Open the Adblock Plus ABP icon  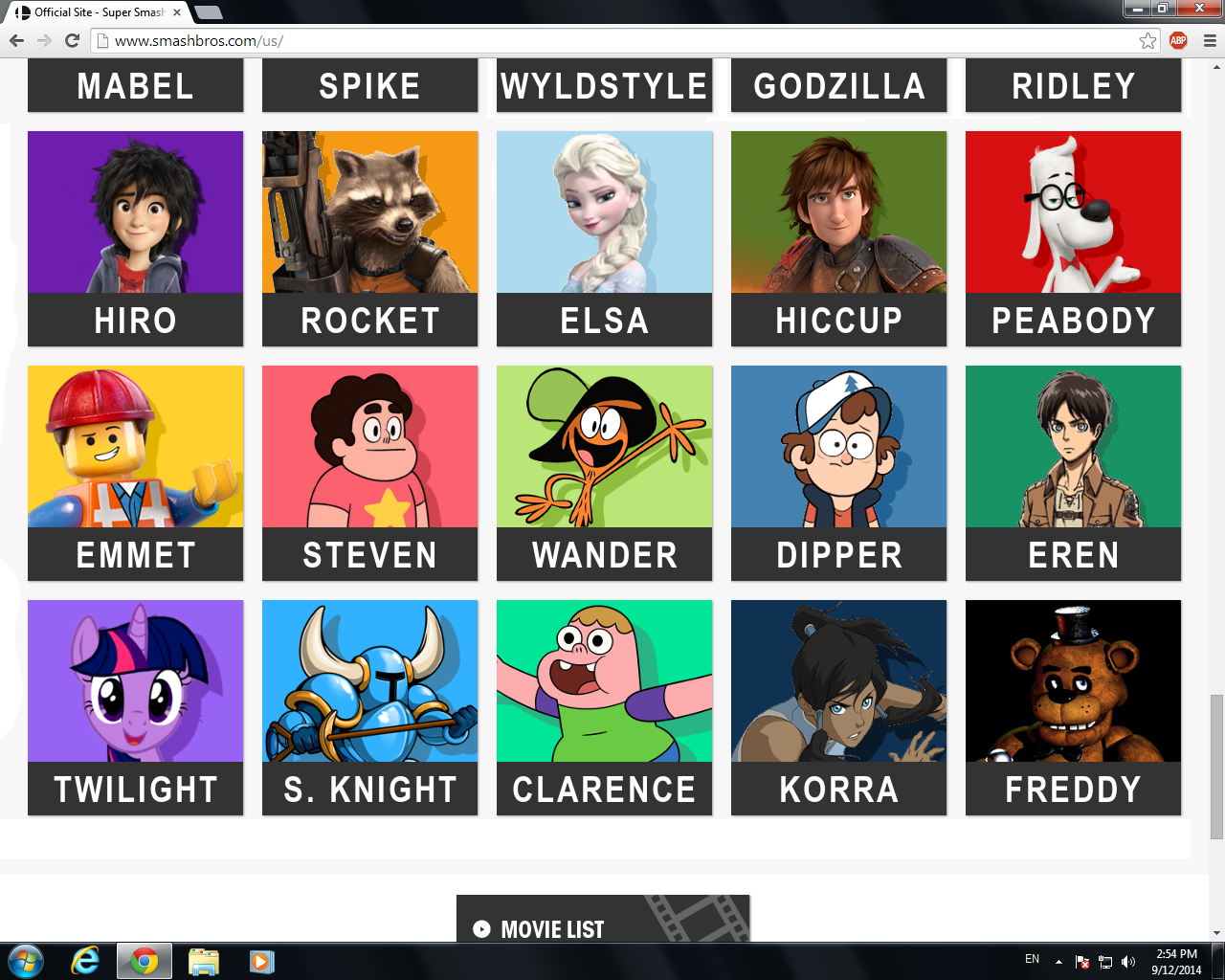click(x=1177, y=40)
